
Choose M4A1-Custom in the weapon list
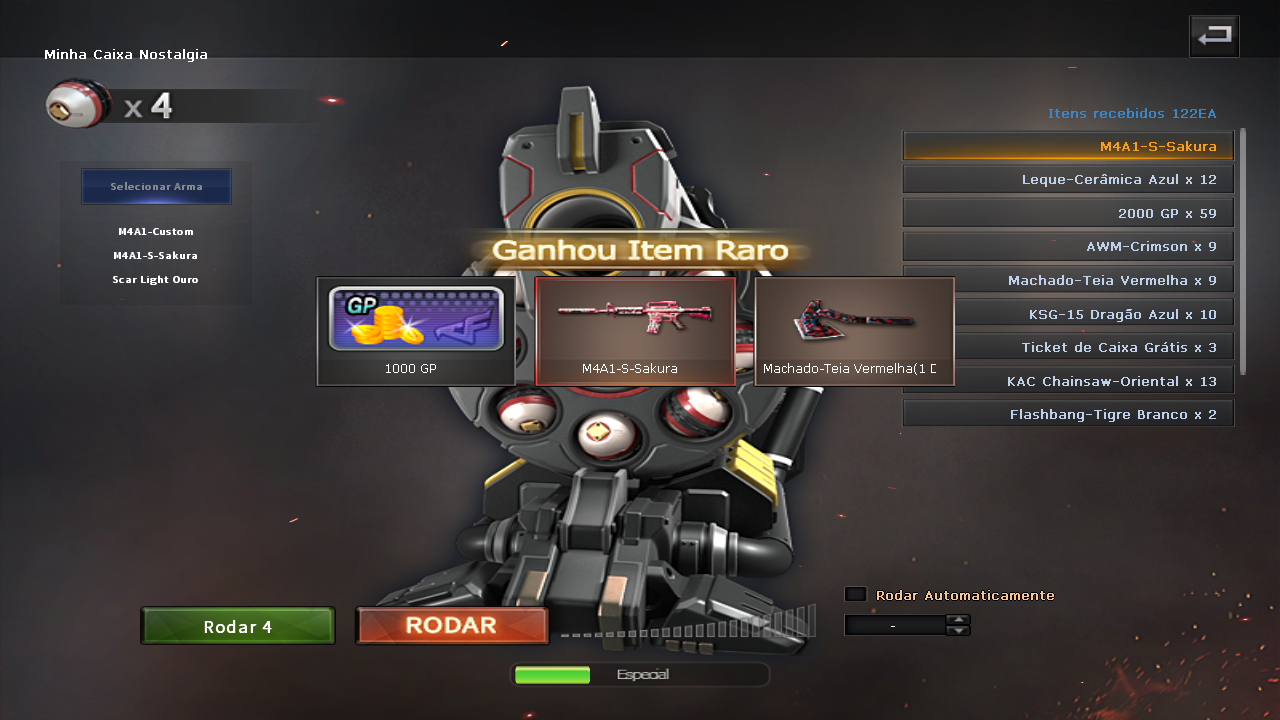coord(156,232)
